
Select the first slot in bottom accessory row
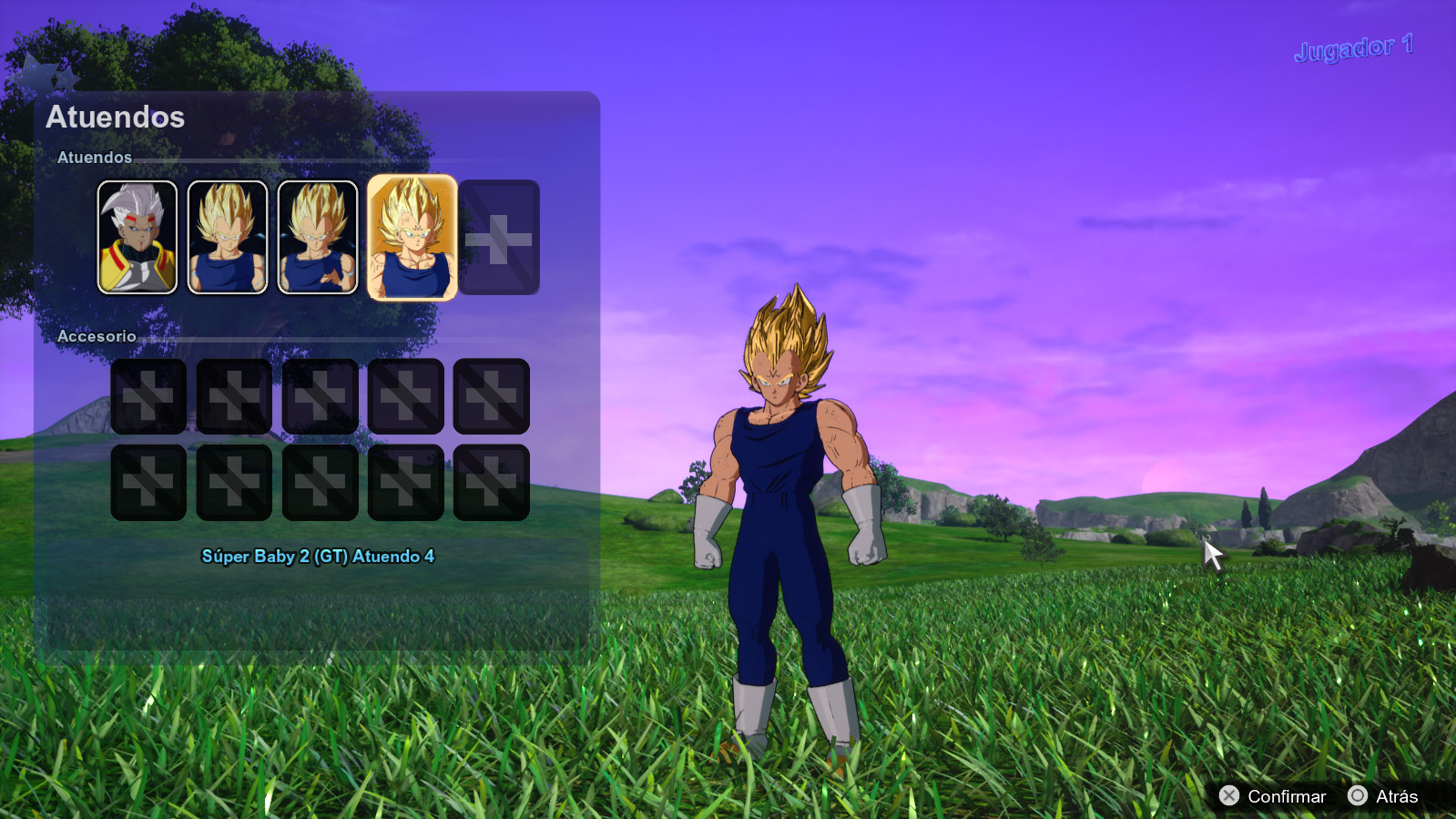148,482
